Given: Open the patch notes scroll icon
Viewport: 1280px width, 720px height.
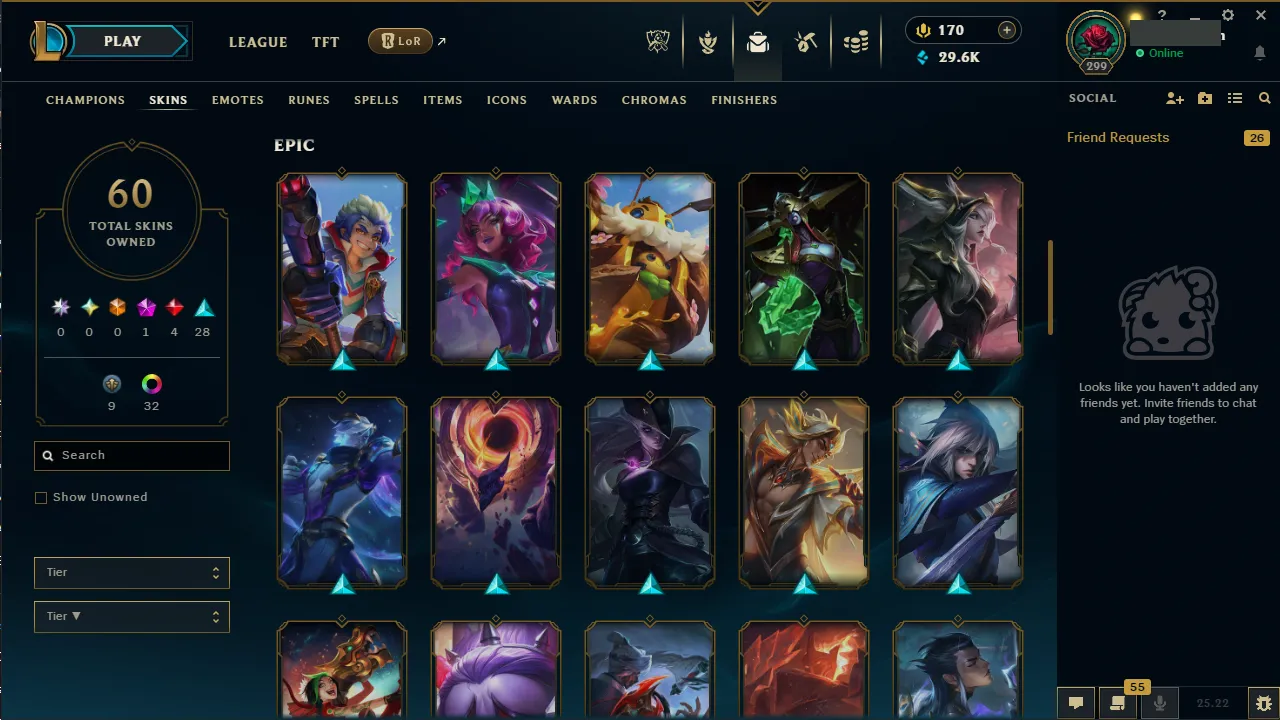Looking at the screenshot, I should [1118, 703].
